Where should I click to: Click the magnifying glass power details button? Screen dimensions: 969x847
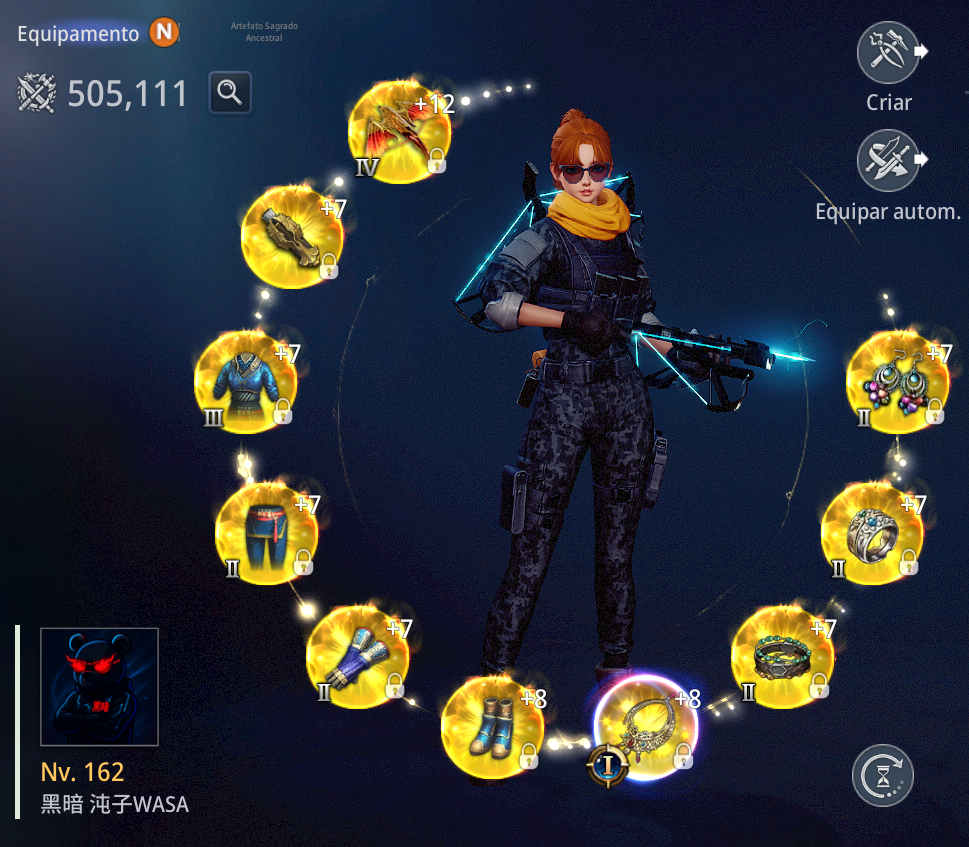click(x=230, y=93)
